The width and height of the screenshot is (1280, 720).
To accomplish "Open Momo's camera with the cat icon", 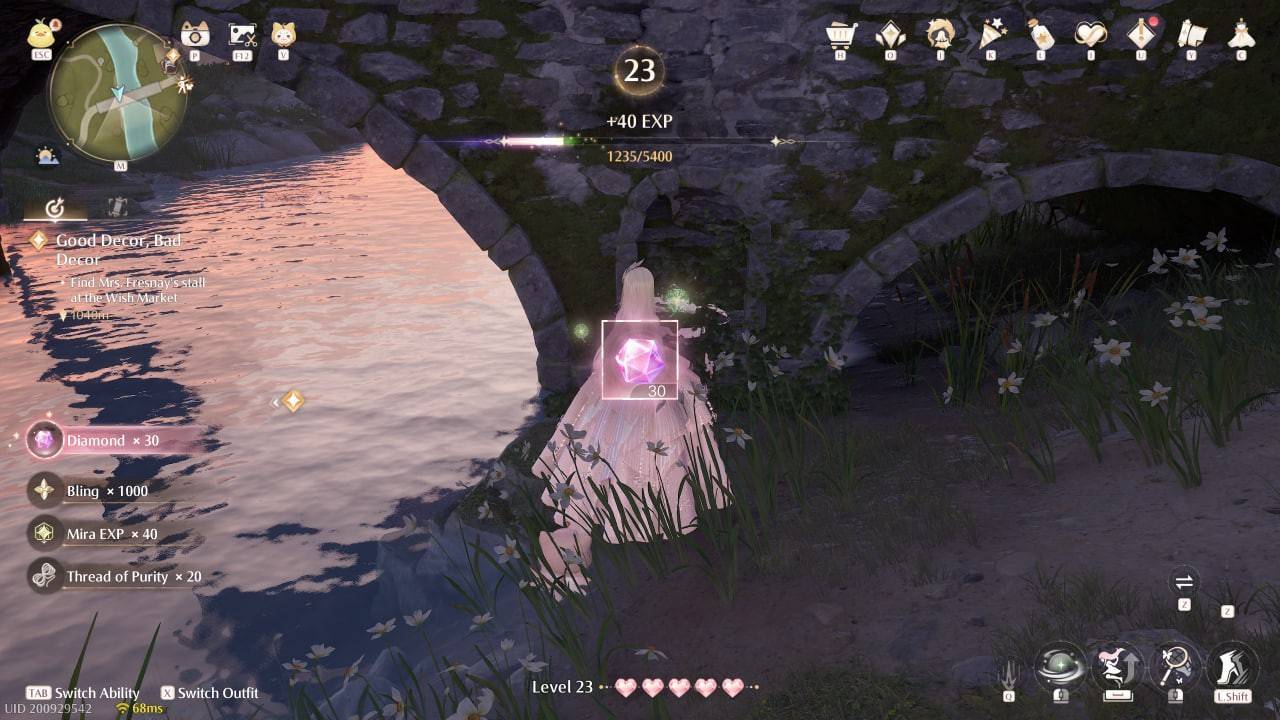I will tap(284, 34).
